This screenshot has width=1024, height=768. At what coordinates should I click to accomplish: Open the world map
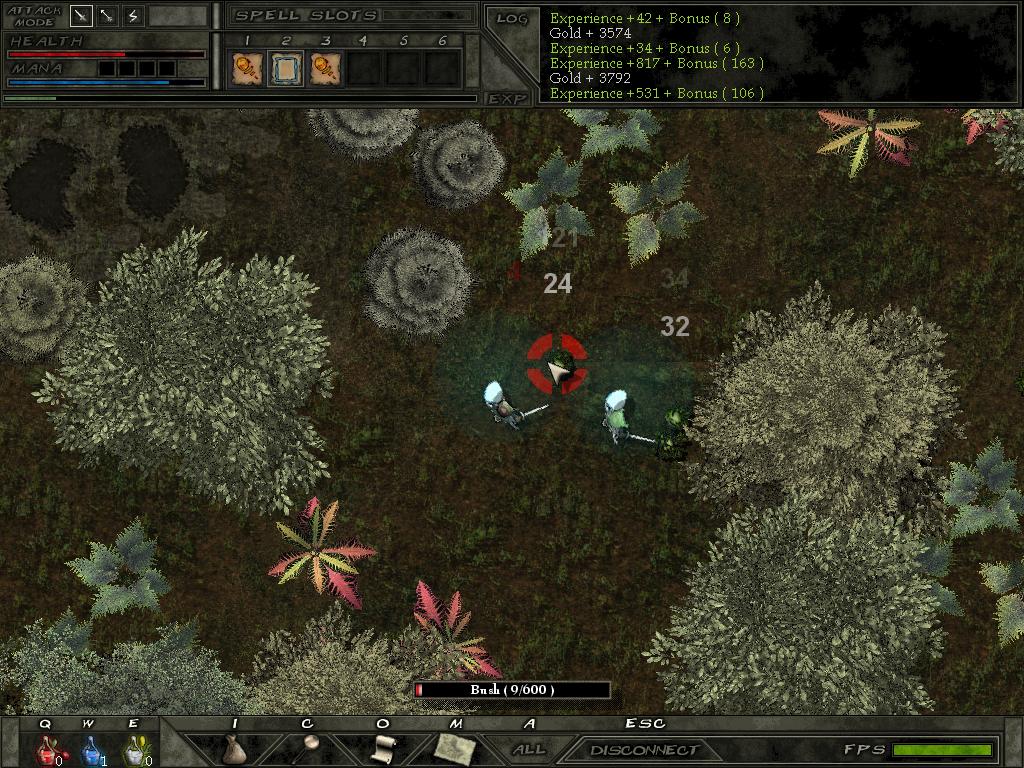coord(454,747)
